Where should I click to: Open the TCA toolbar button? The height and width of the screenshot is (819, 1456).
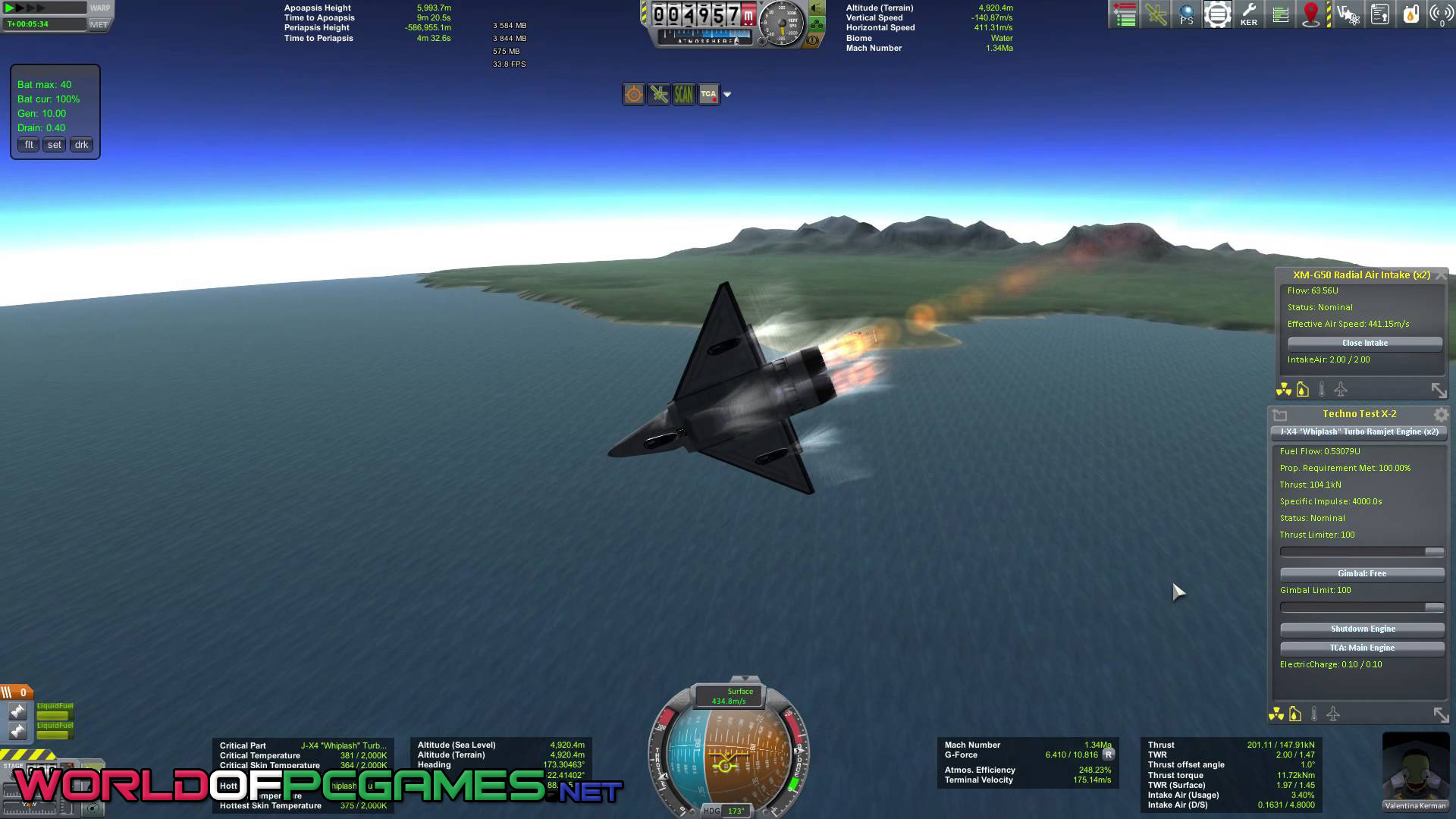tap(708, 94)
